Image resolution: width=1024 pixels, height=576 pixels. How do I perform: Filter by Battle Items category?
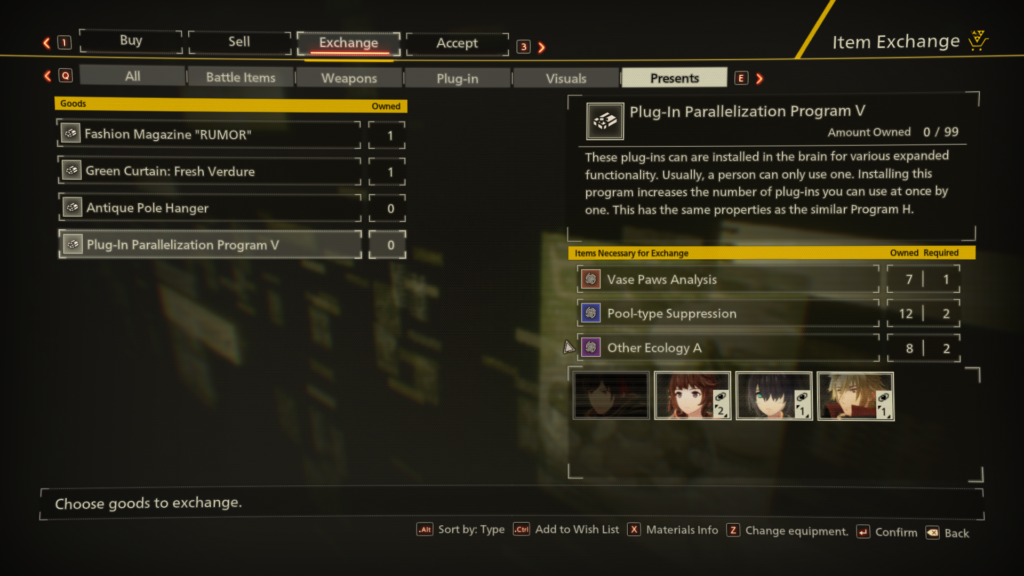(241, 77)
